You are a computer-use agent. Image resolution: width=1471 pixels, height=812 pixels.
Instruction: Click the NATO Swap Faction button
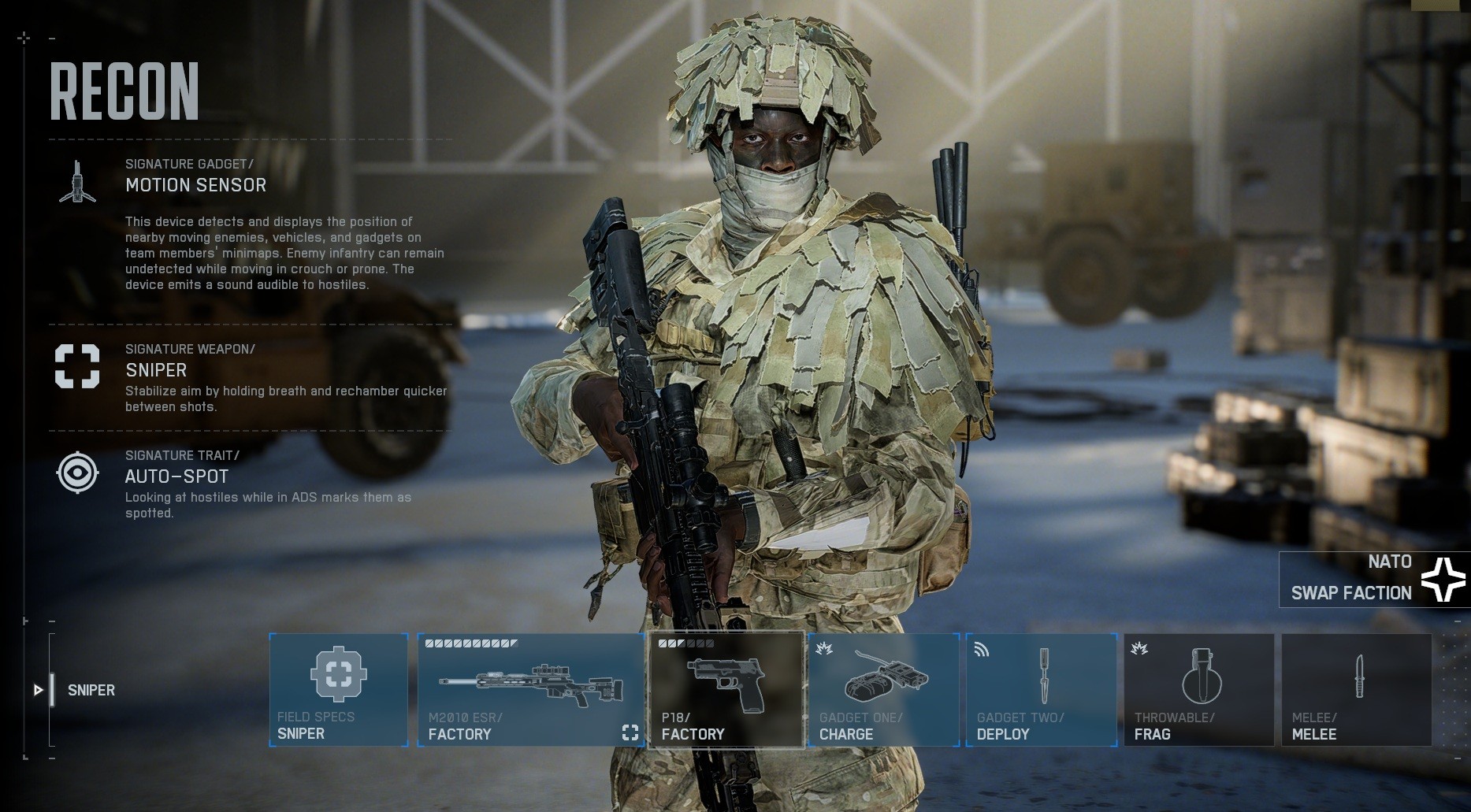tap(1374, 579)
